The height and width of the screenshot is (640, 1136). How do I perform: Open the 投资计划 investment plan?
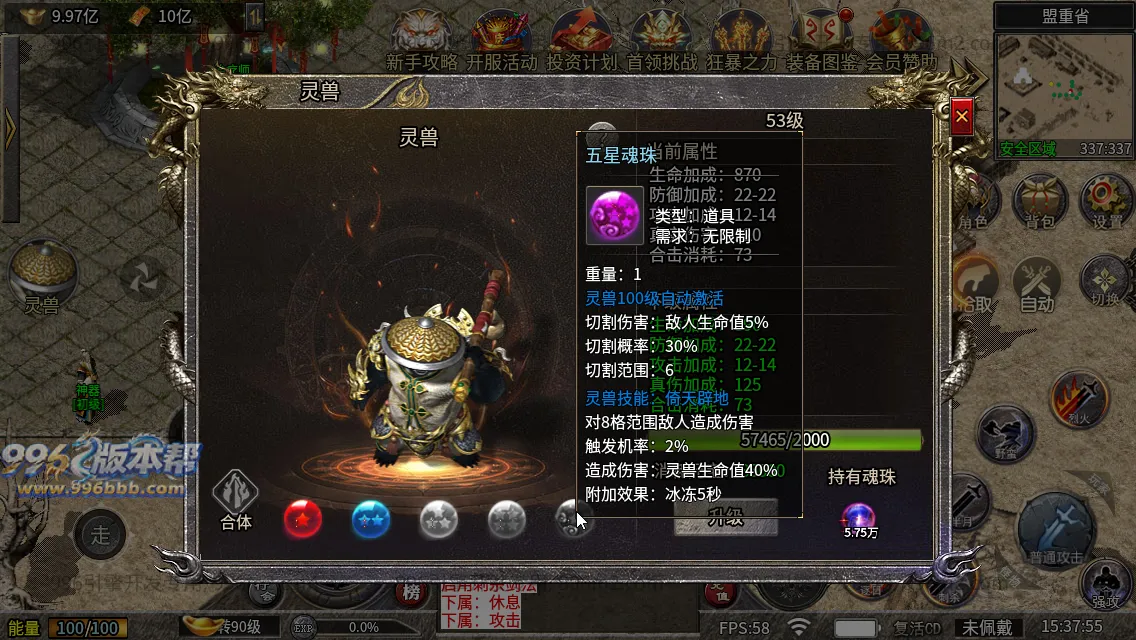click(x=581, y=40)
